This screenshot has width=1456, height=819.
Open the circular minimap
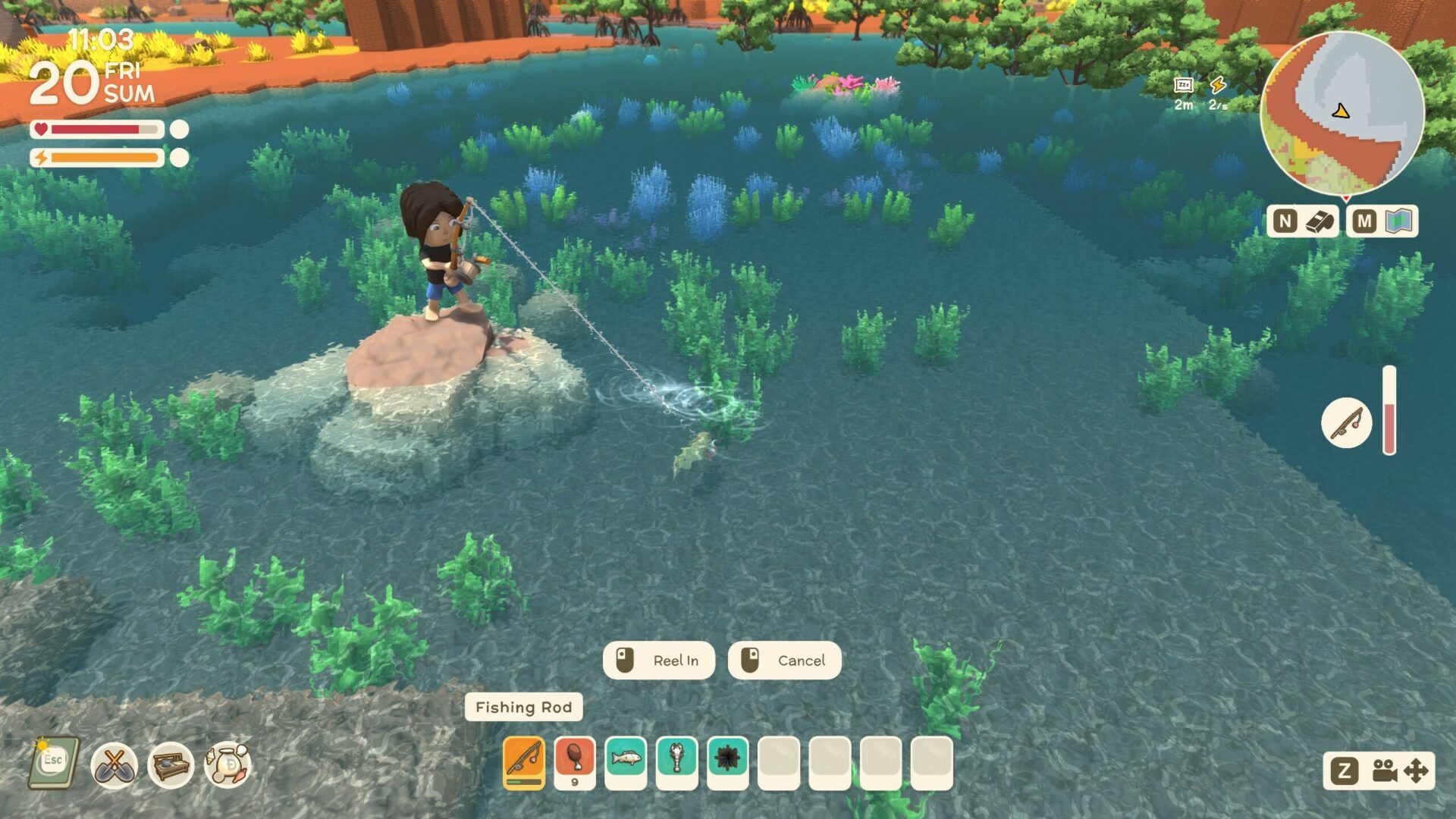click(x=1341, y=114)
